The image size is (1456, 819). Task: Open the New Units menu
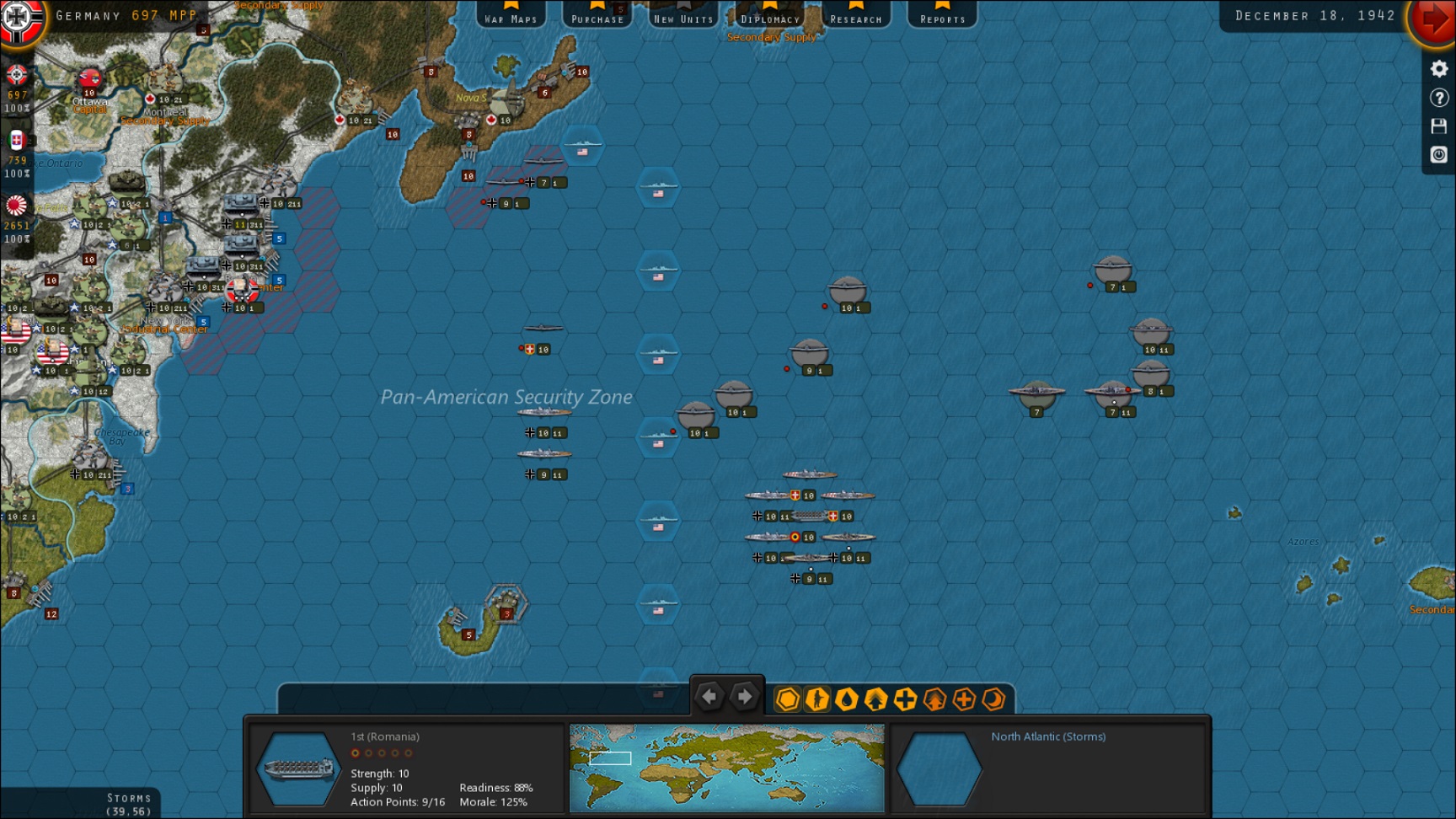[683, 14]
